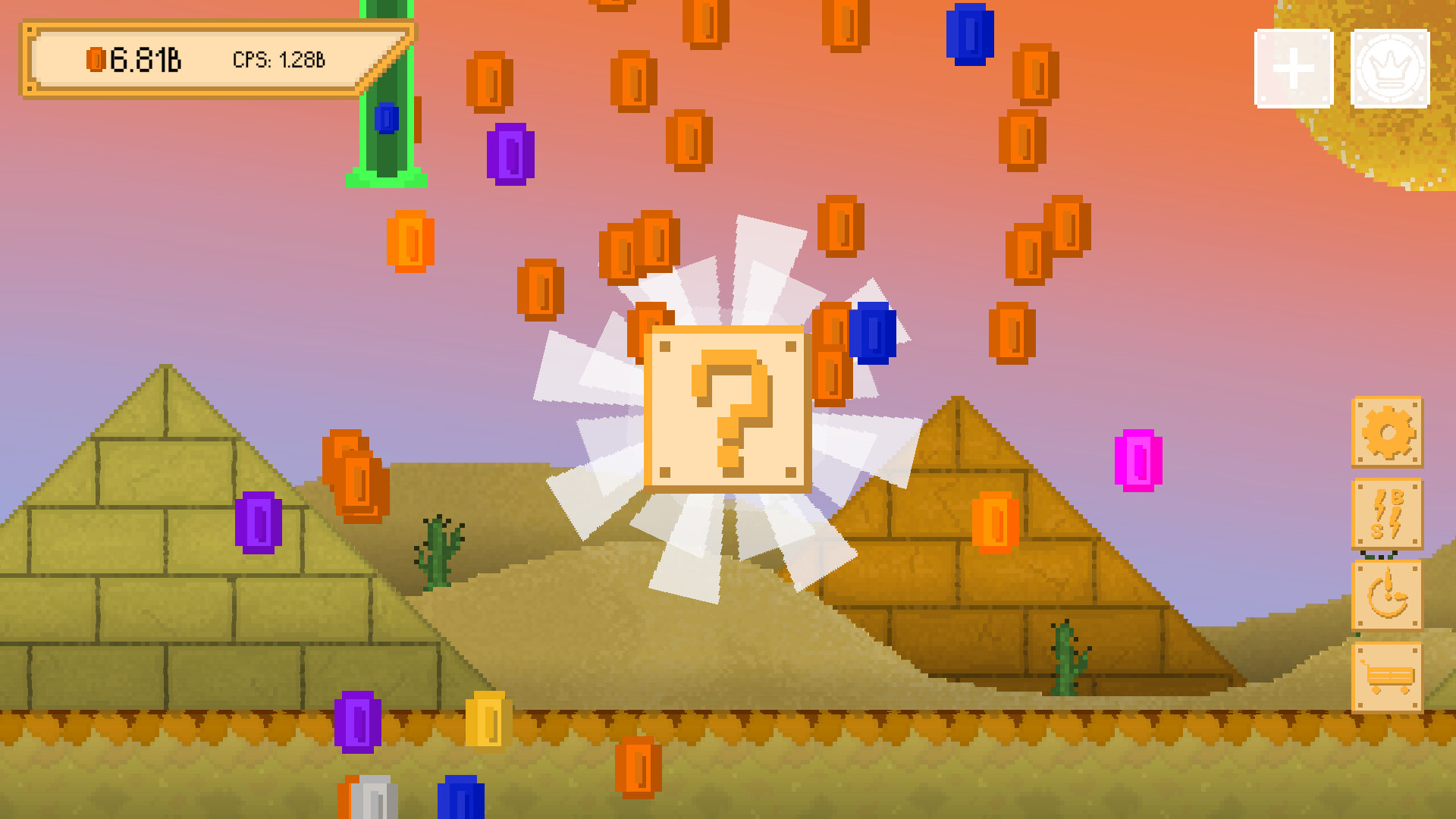The height and width of the screenshot is (819, 1456).
Task: Open the clock gauge prestige icon
Action: pyautogui.click(x=1388, y=598)
